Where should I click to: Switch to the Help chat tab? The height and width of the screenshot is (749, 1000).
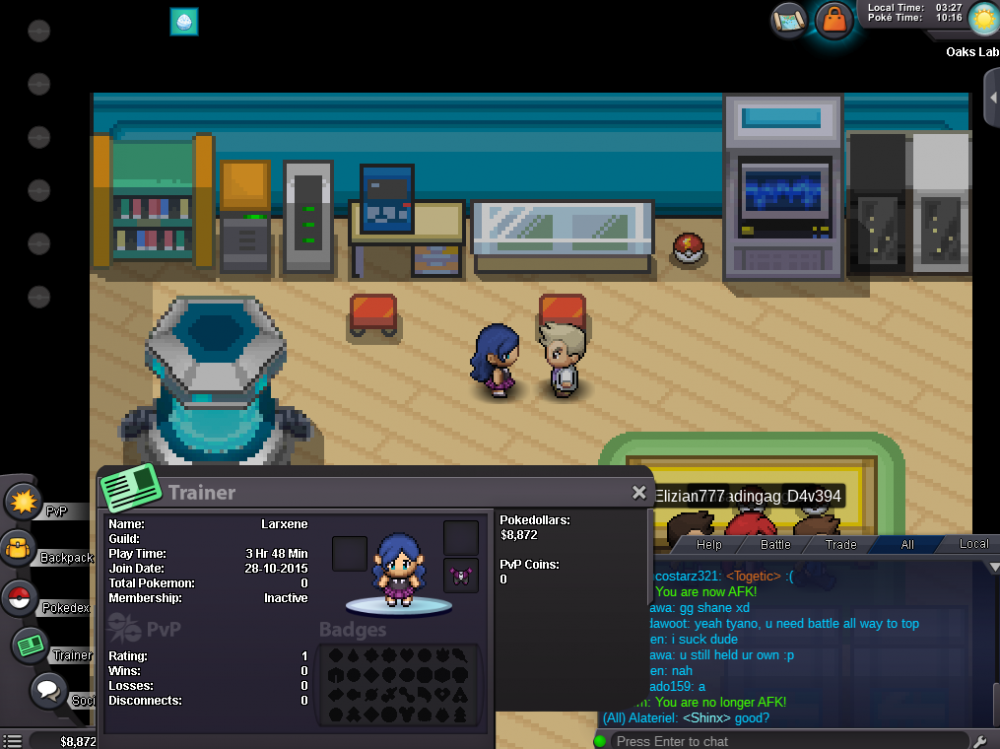pos(709,545)
